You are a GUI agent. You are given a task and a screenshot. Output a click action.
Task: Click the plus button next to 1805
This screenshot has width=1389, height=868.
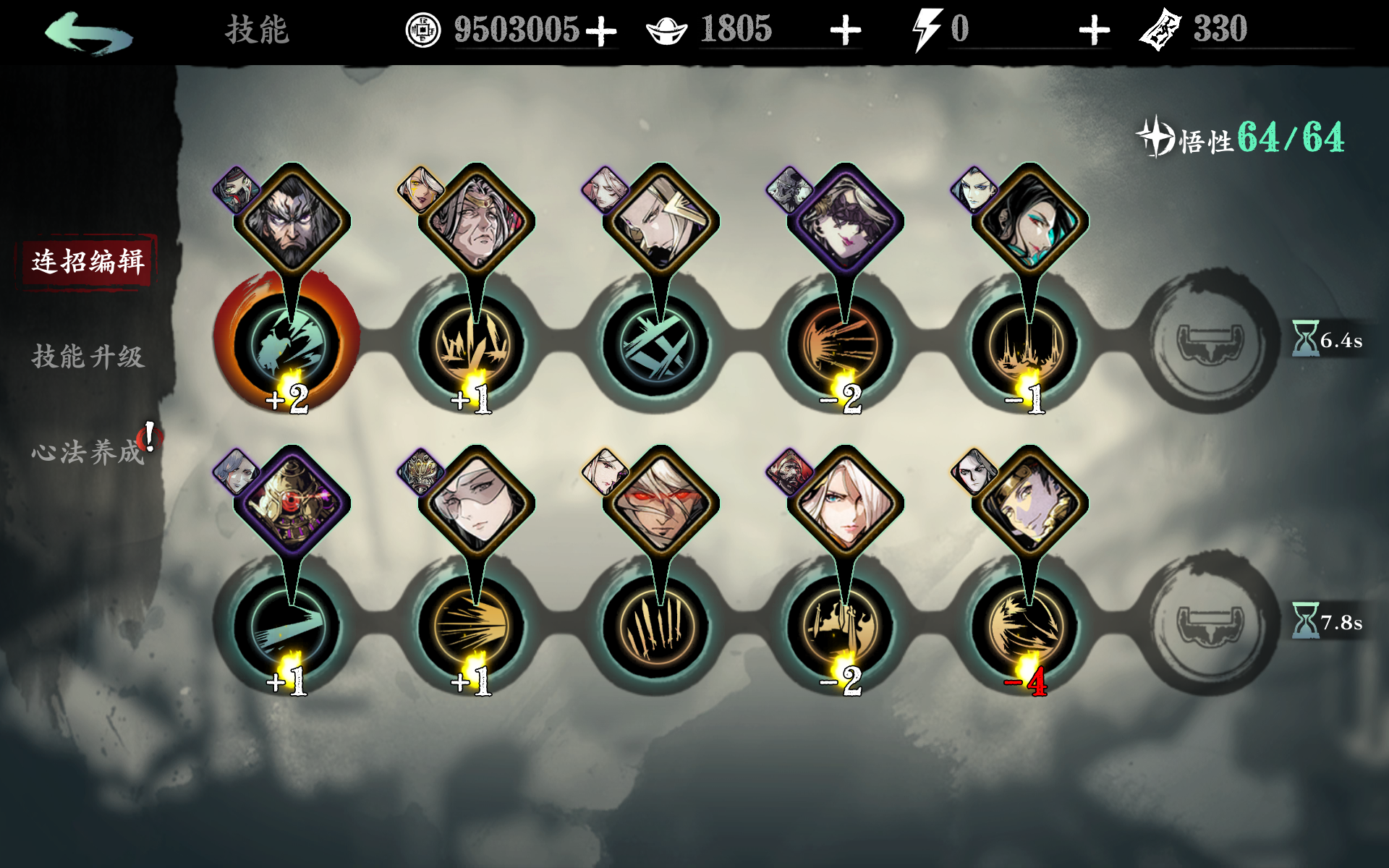click(846, 30)
